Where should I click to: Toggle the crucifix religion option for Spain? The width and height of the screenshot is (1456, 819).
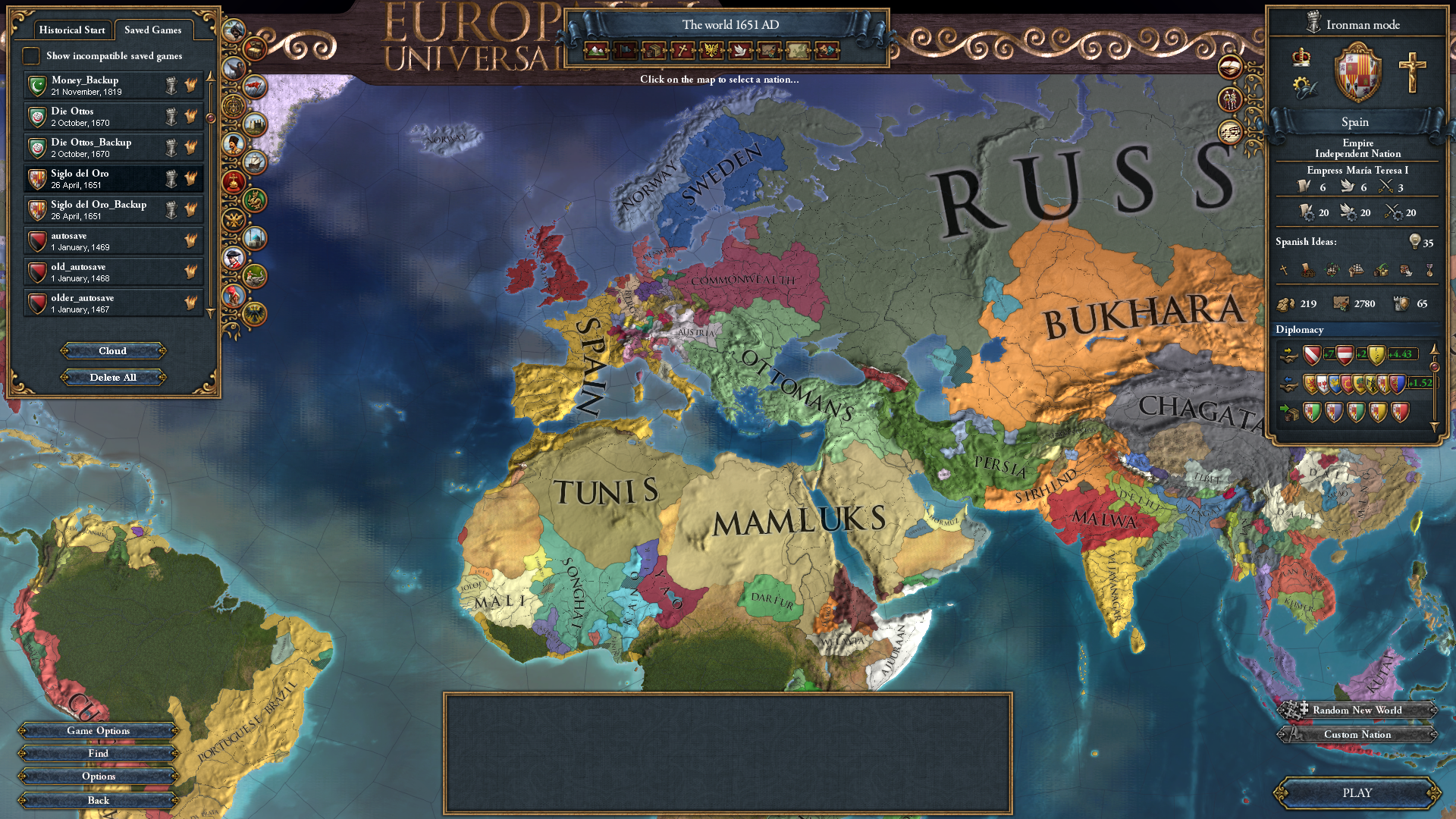pyautogui.click(x=1412, y=71)
